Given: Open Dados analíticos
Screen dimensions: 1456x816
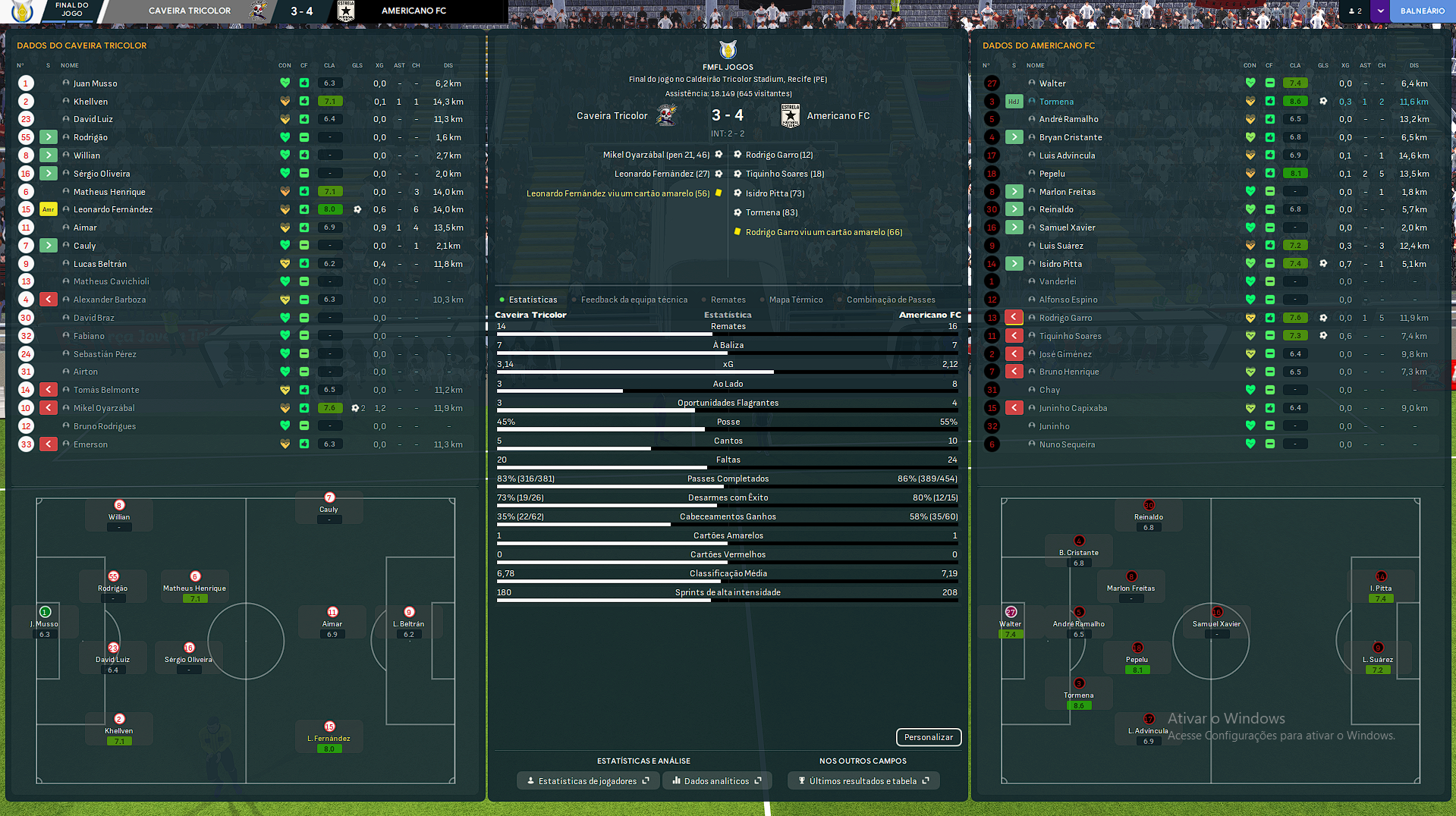Looking at the screenshot, I should coord(717,781).
